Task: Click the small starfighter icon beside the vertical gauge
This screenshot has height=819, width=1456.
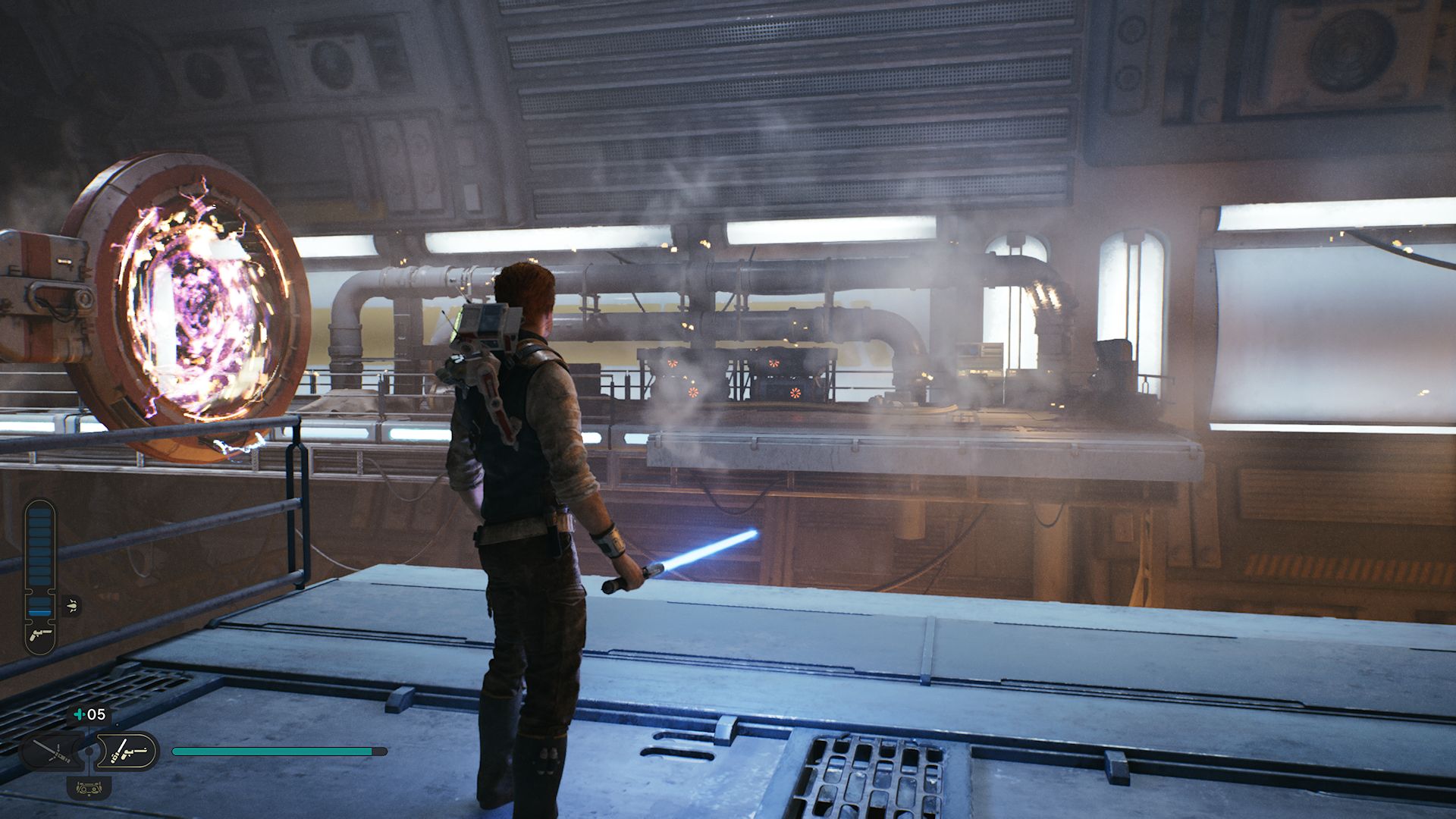Action: tap(72, 604)
